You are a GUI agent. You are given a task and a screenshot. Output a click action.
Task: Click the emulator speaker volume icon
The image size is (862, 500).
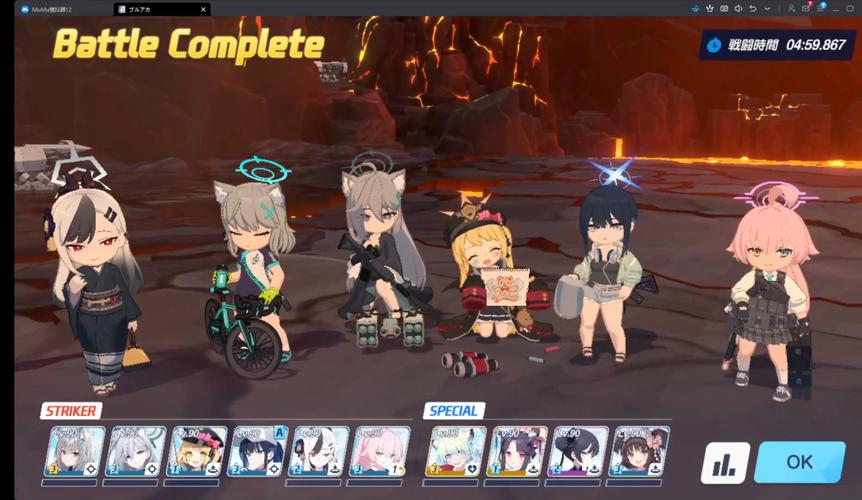737,9
